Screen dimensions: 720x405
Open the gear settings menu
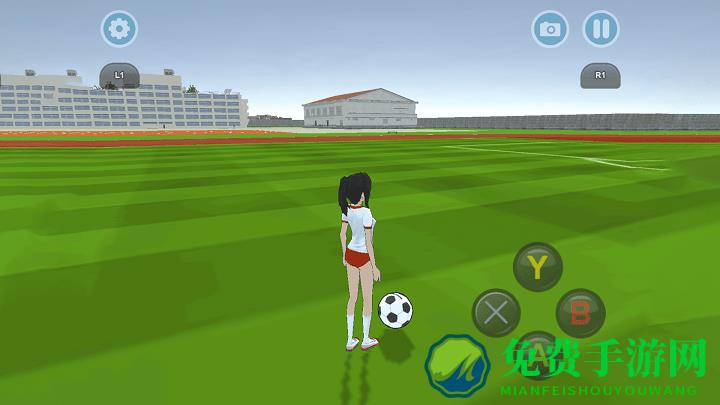(x=119, y=29)
